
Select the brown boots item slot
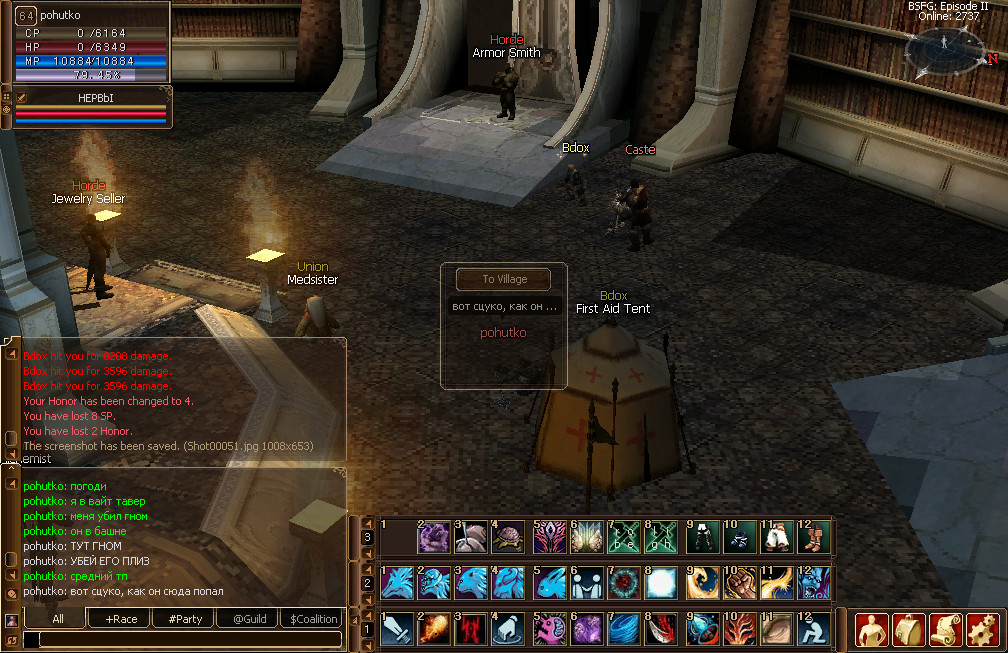tap(814, 537)
